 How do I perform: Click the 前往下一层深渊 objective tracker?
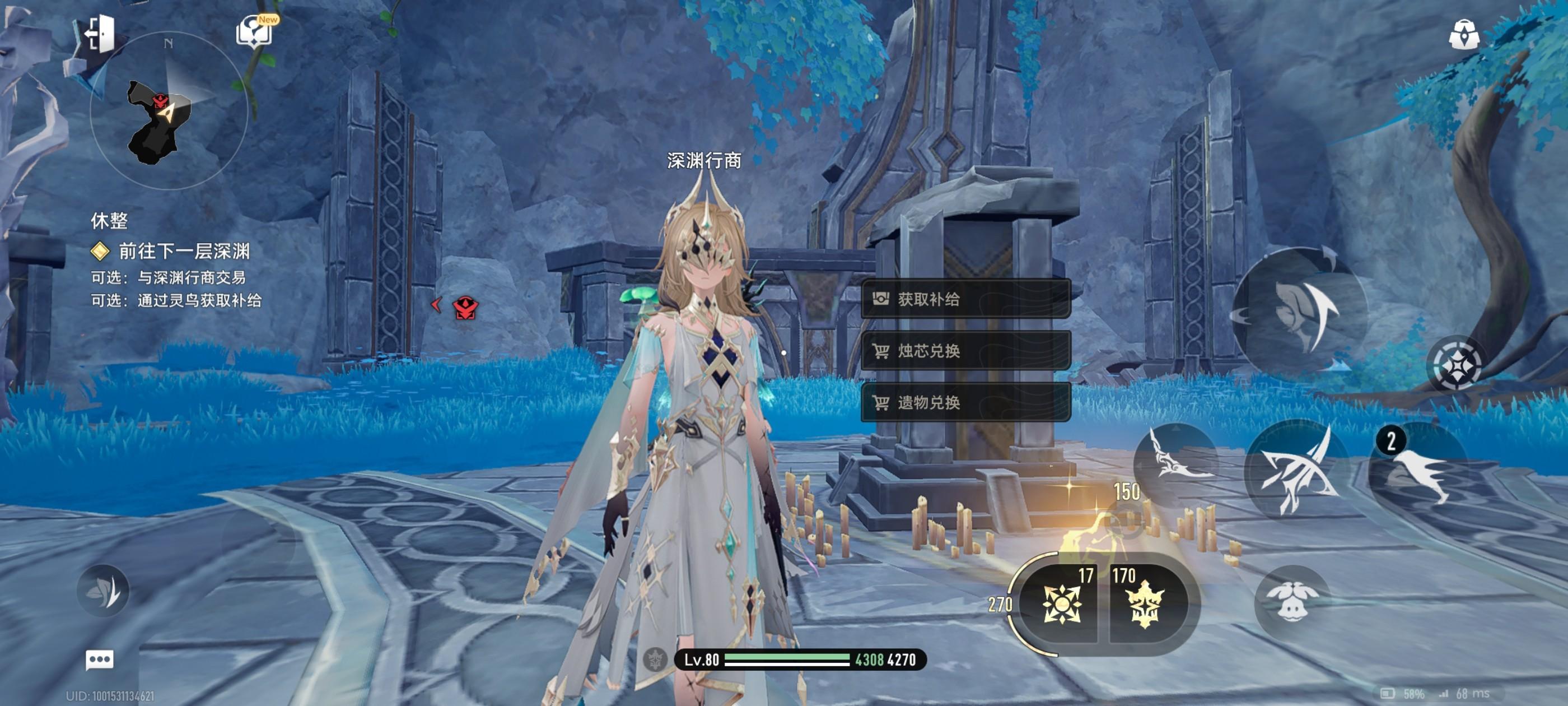[183, 251]
